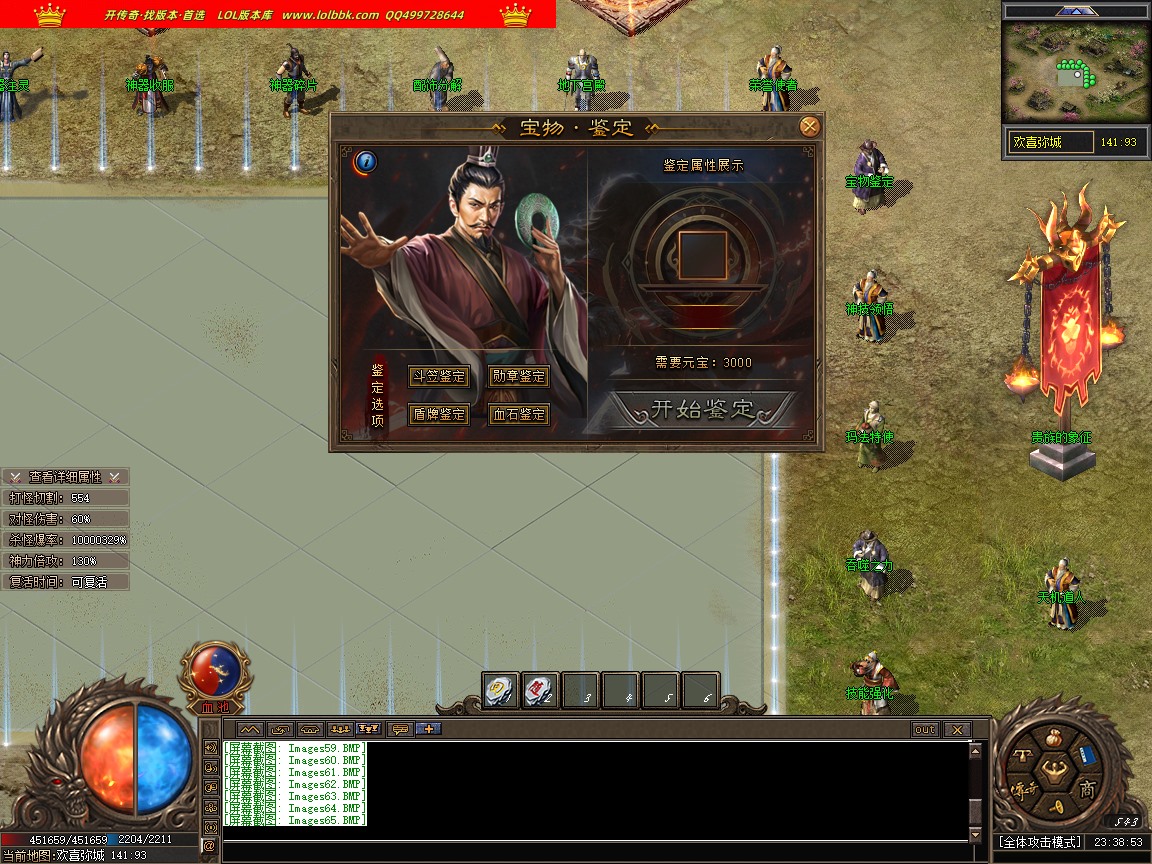Use the red rune in hotbar slot 2

click(x=540, y=690)
